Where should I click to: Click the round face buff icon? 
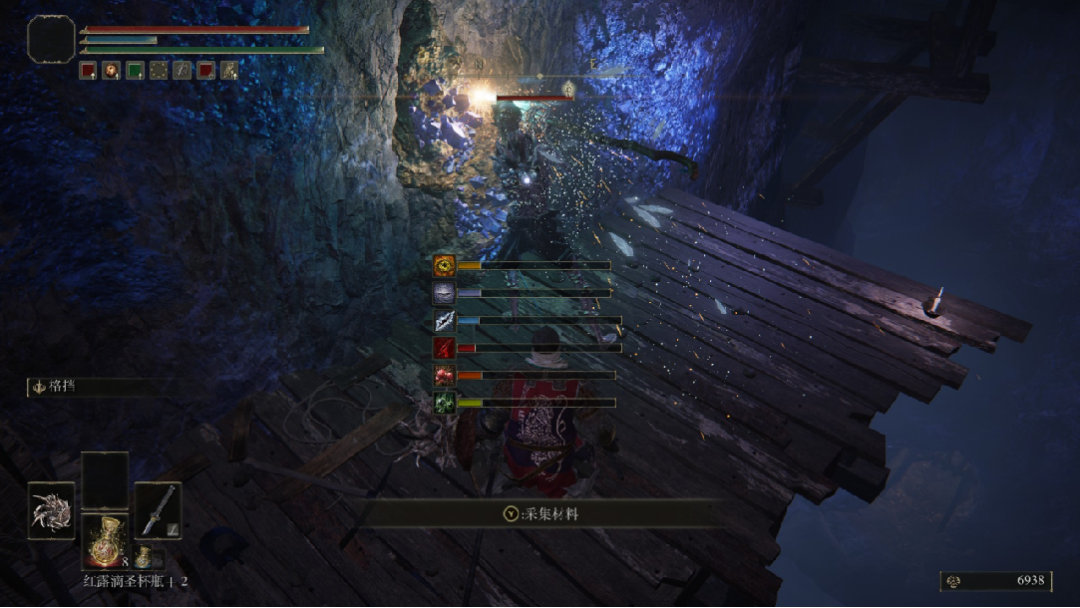(x=111, y=70)
